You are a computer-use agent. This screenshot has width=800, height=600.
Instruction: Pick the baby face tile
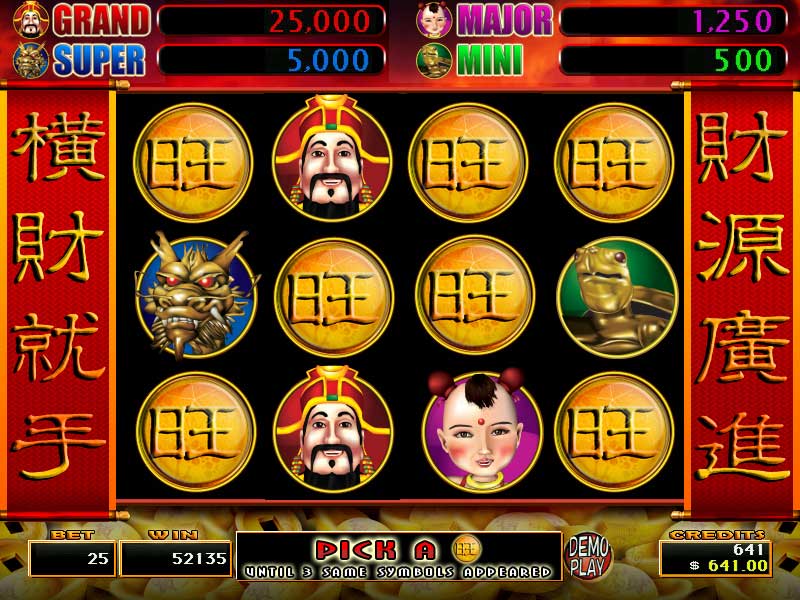coord(476,431)
